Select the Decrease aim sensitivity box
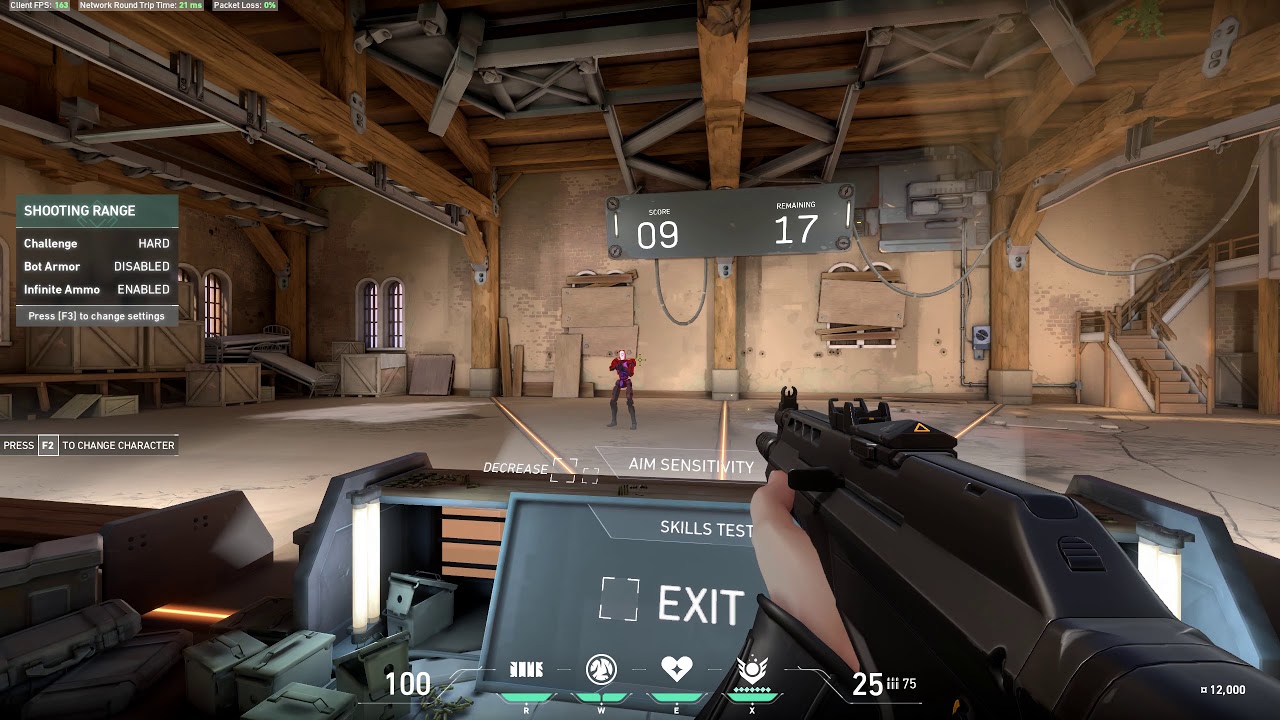 564,470
